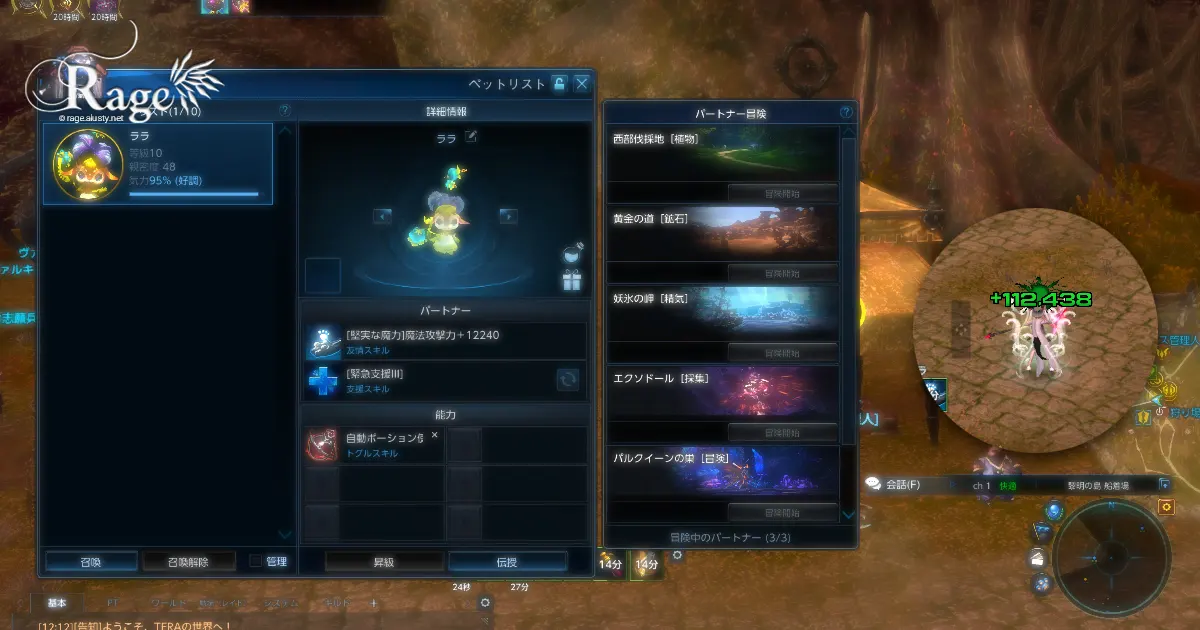1200x630 pixels.
Task: Rotate the pet preview with the right arrow
Action: coord(508,216)
